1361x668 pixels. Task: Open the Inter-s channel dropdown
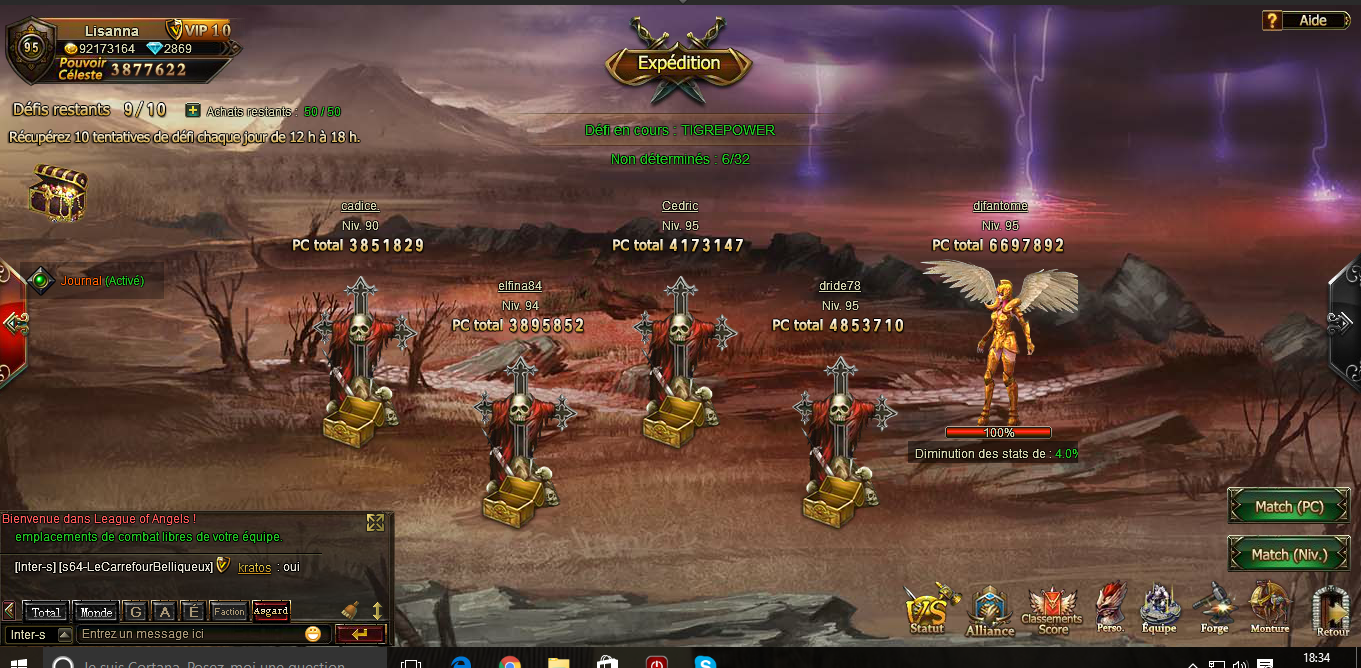(64, 635)
